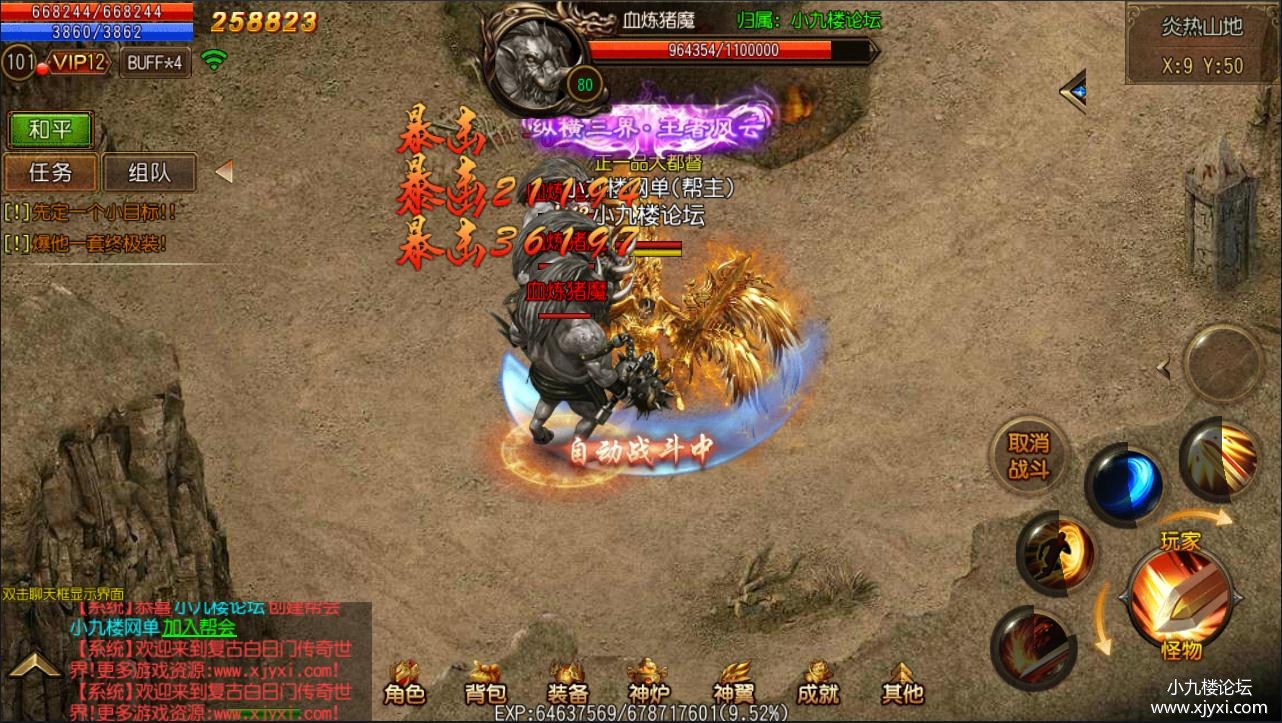Collapse the skill bar using the right-edge arrow
Screen dimensions: 1282x723
[1164, 367]
